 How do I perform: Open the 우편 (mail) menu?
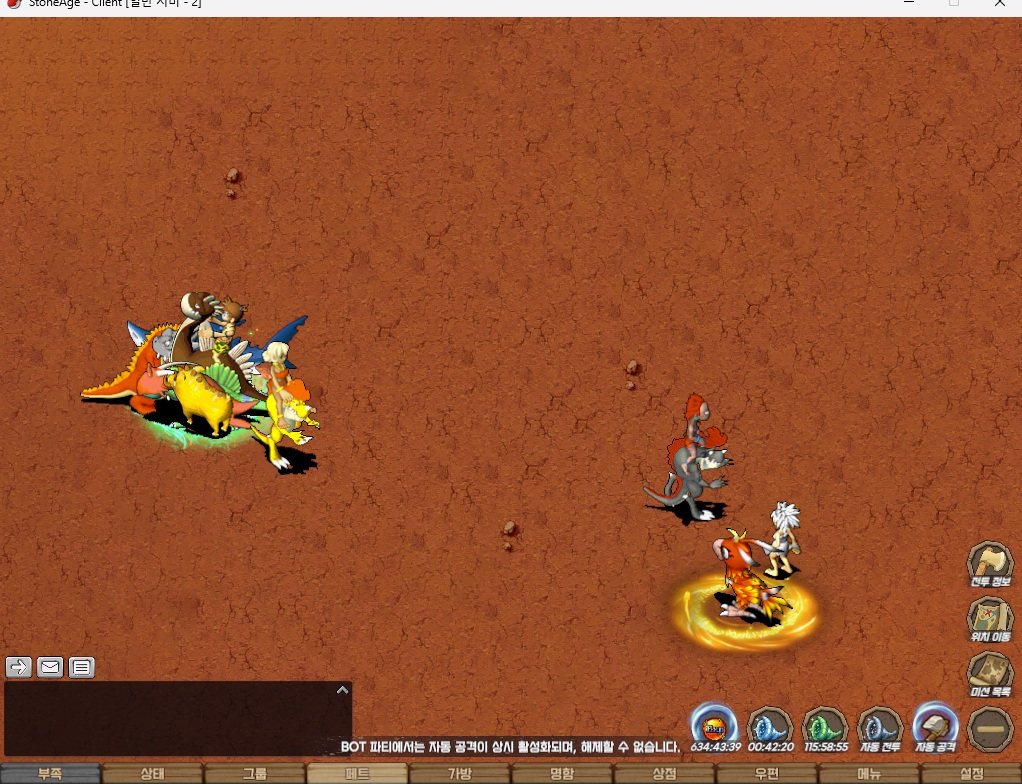click(767, 774)
